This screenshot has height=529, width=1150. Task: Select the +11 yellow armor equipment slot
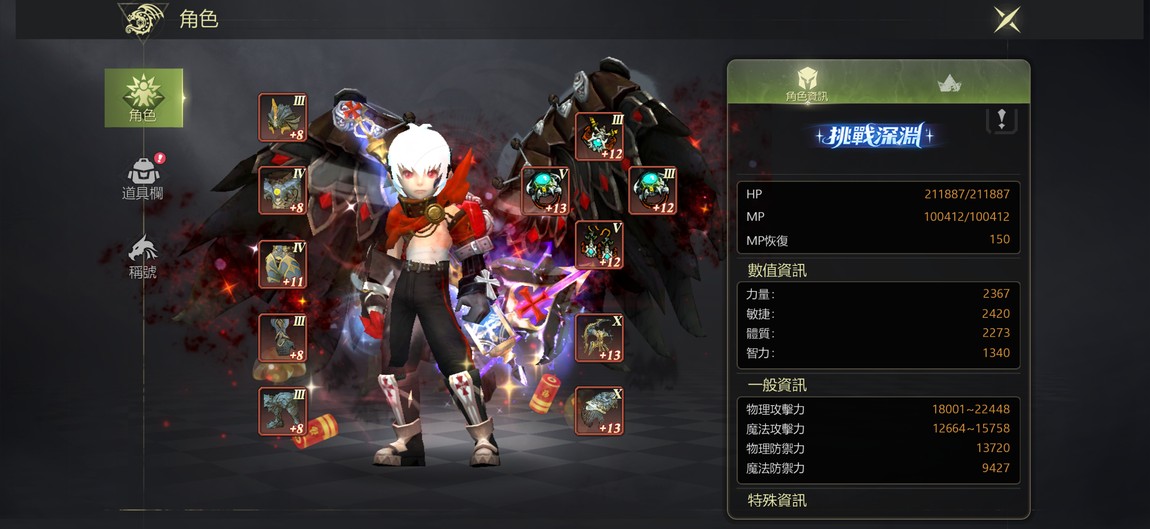point(283,265)
